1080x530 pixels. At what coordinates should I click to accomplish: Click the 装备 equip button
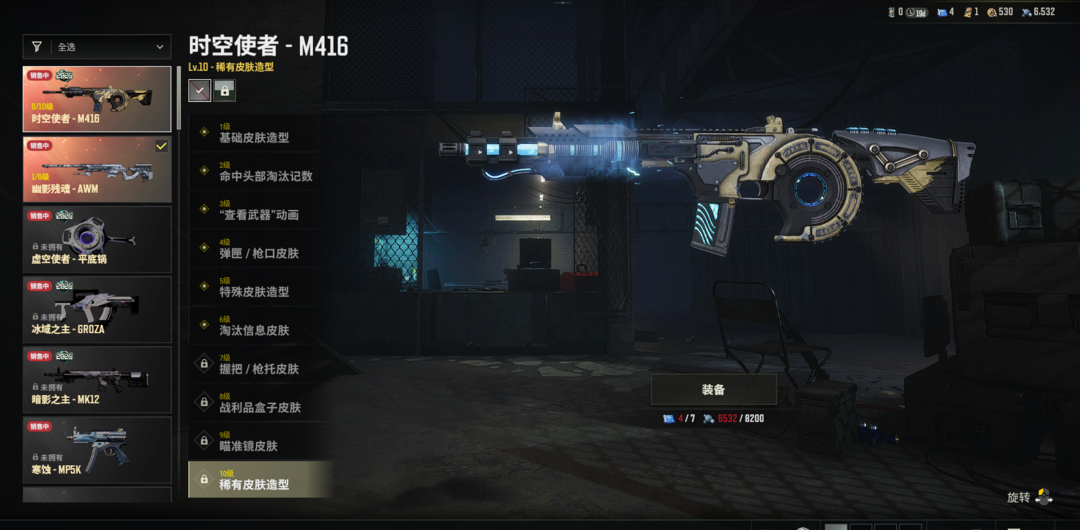(x=713, y=389)
